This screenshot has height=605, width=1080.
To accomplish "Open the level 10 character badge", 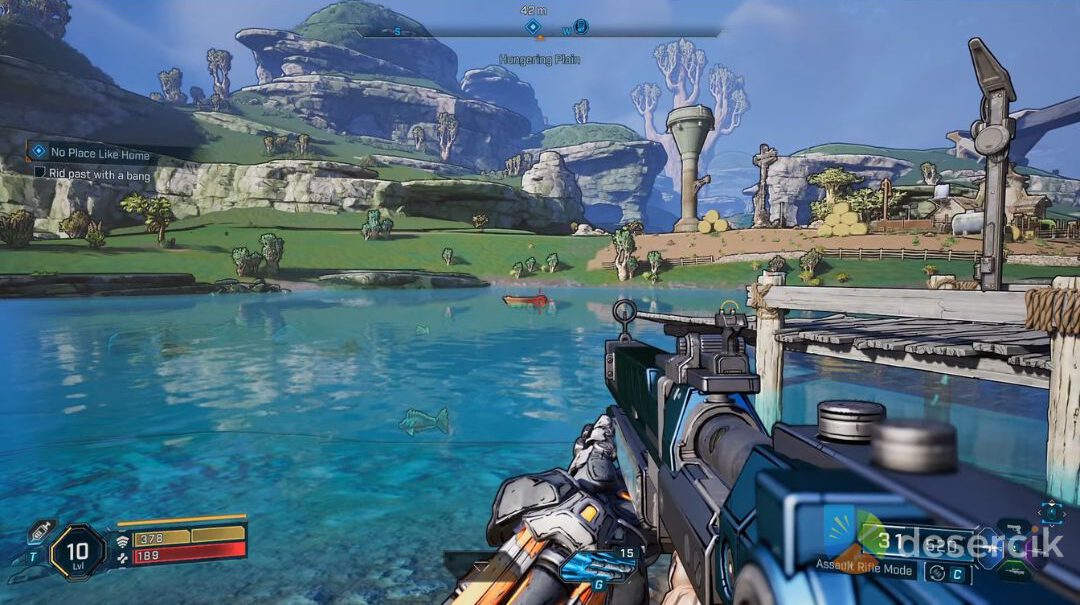I will tap(77, 552).
